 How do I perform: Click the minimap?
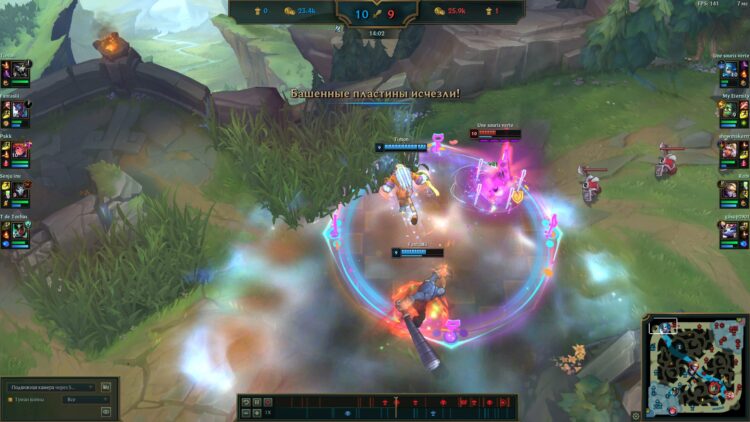[695, 367]
